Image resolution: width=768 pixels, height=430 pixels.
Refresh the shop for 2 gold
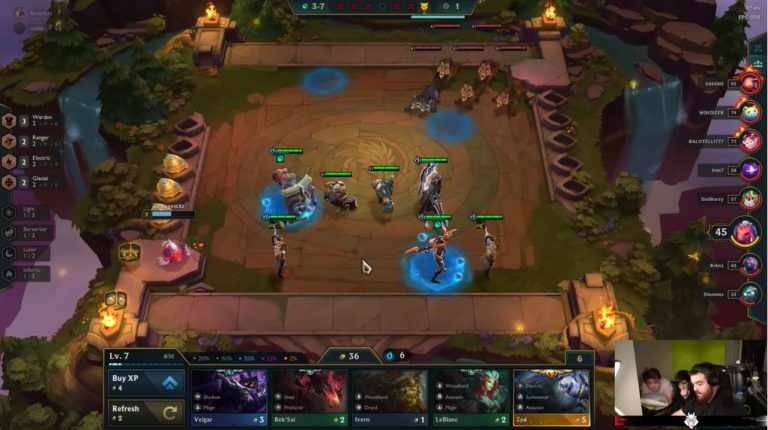145,411
